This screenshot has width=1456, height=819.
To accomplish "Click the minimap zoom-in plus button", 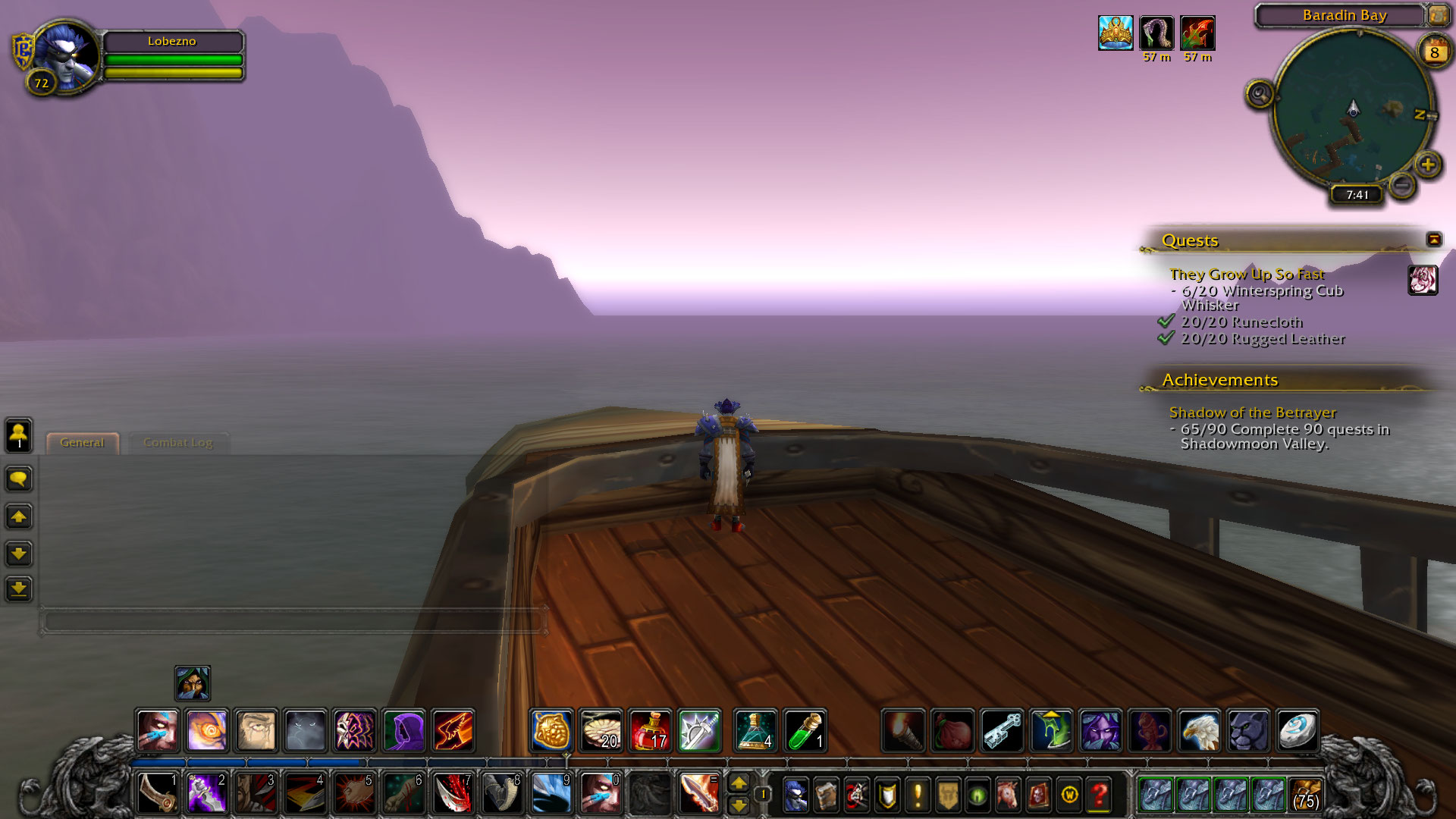I will coord(1428,165).
